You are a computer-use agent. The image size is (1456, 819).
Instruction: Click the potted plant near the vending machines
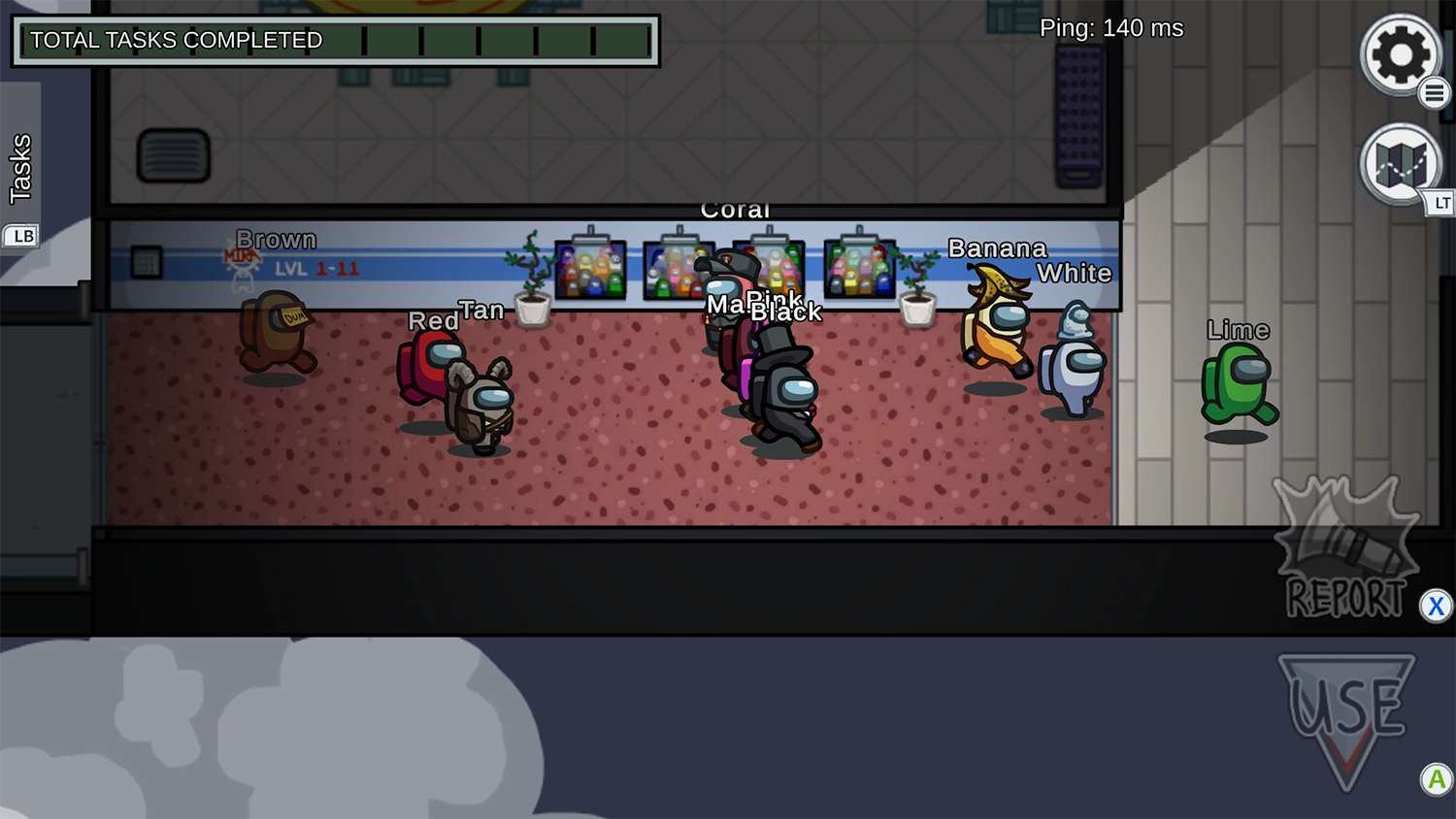(532, 291)
